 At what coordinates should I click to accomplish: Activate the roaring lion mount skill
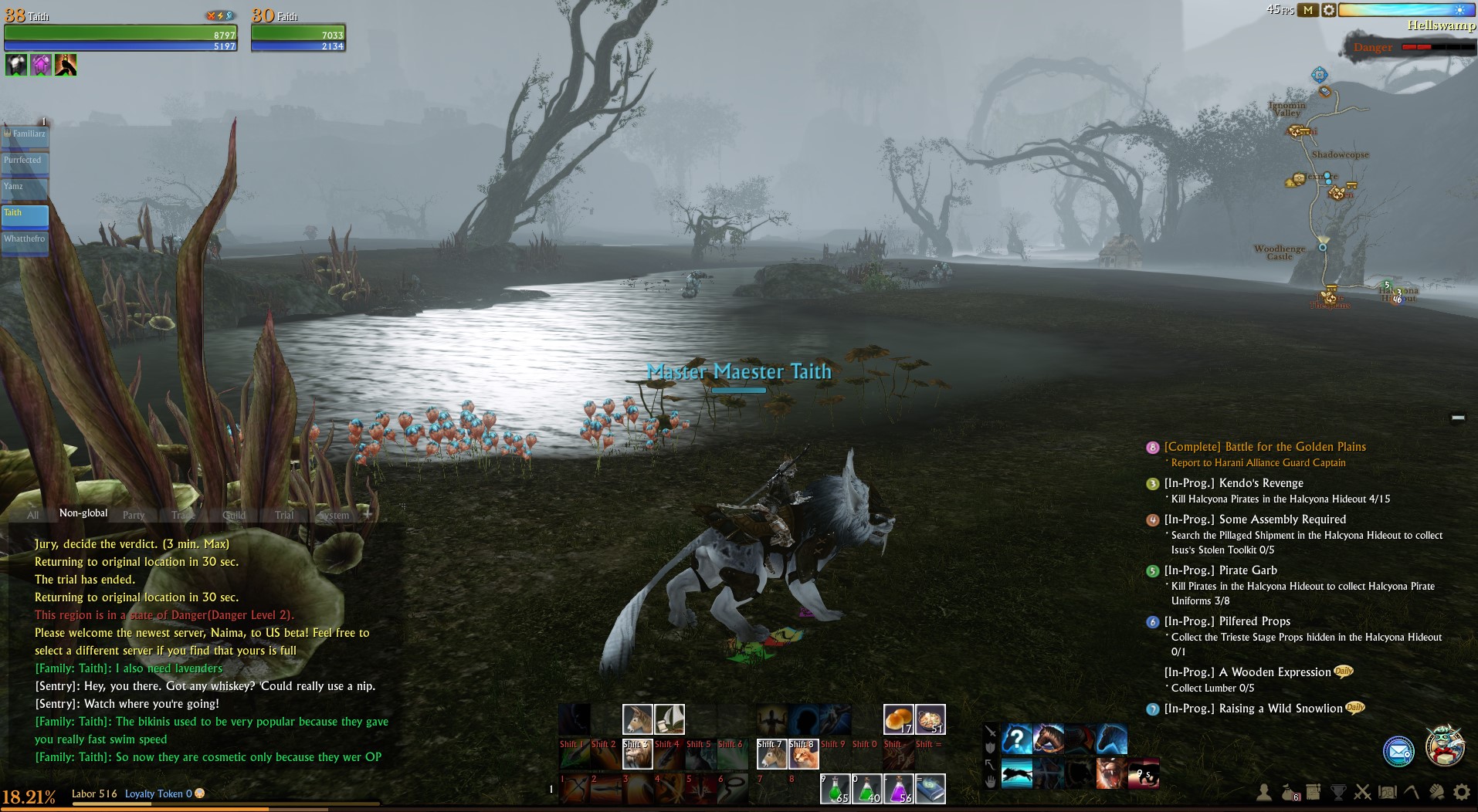tap(1111, 773)
